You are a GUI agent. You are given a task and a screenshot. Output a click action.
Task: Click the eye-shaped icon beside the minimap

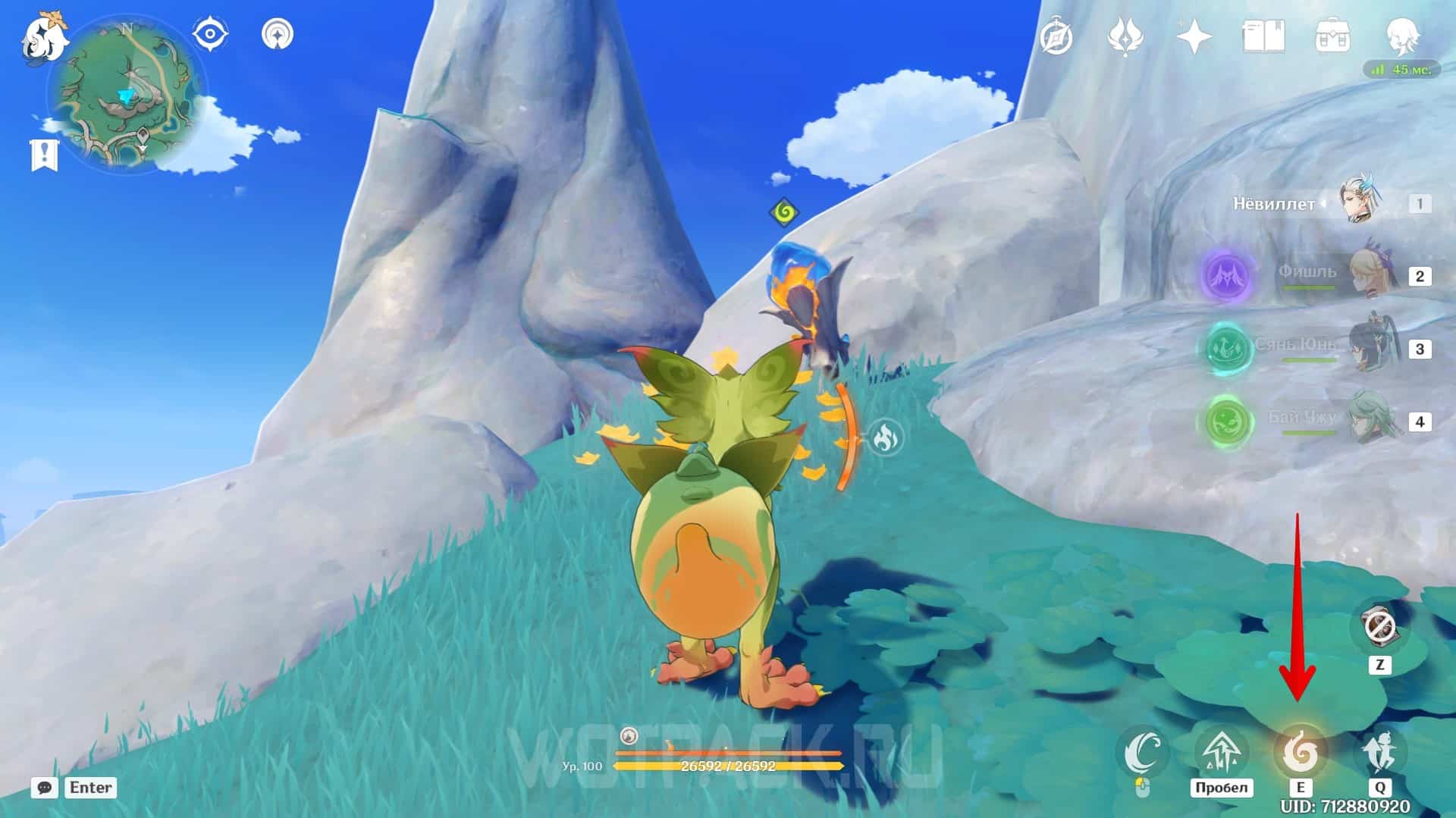210,34
